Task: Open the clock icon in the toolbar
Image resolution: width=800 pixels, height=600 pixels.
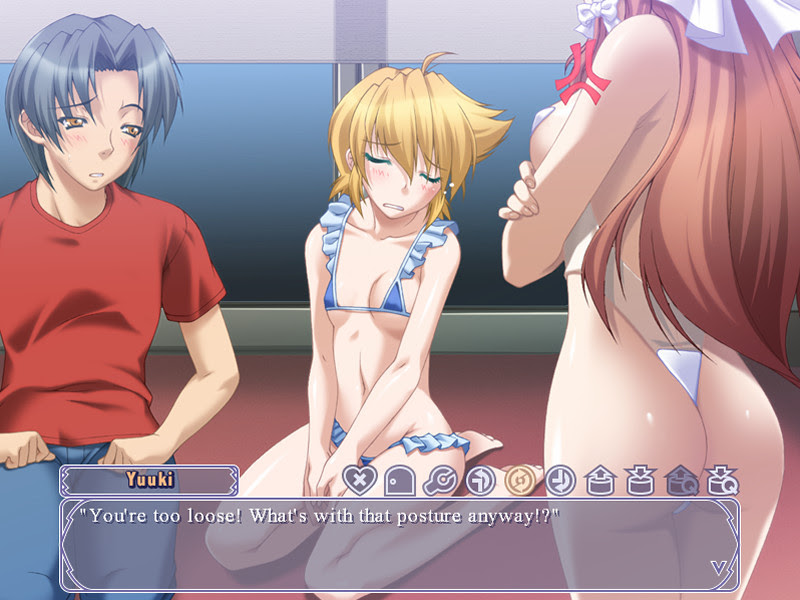Action: point(559,481)
